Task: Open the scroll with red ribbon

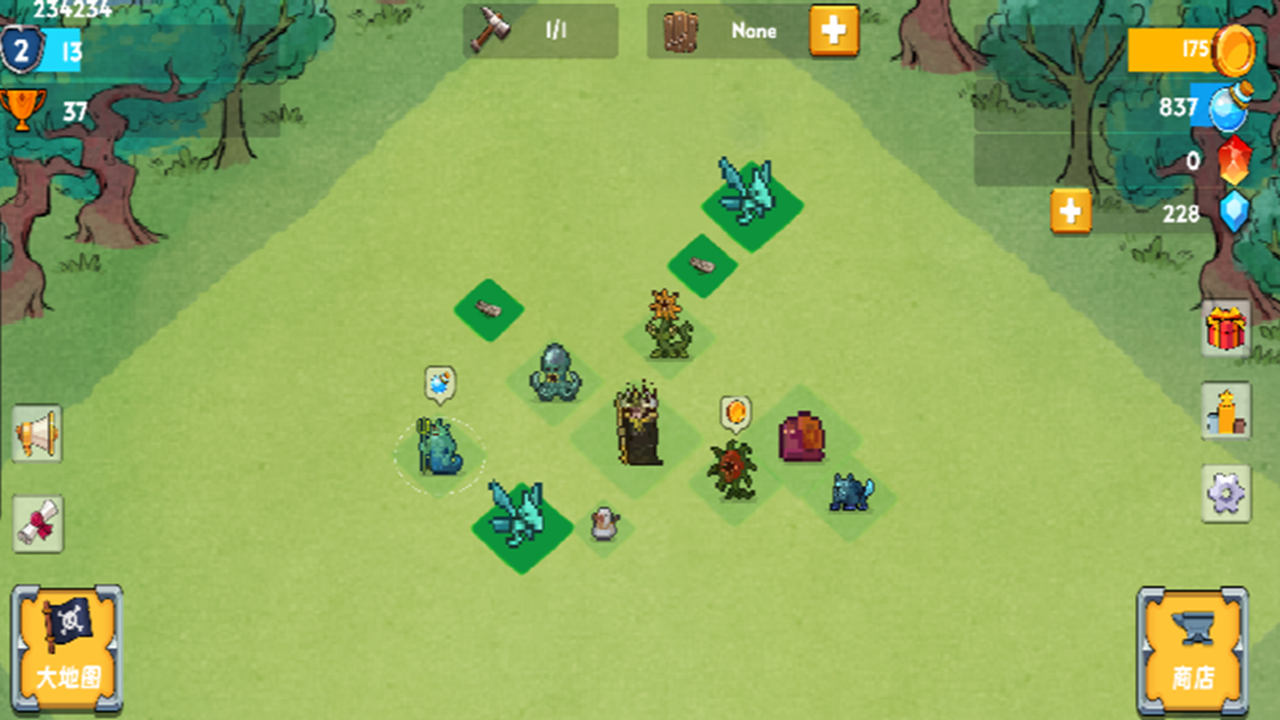Action: pyautogui.click(x=38, y=523)
